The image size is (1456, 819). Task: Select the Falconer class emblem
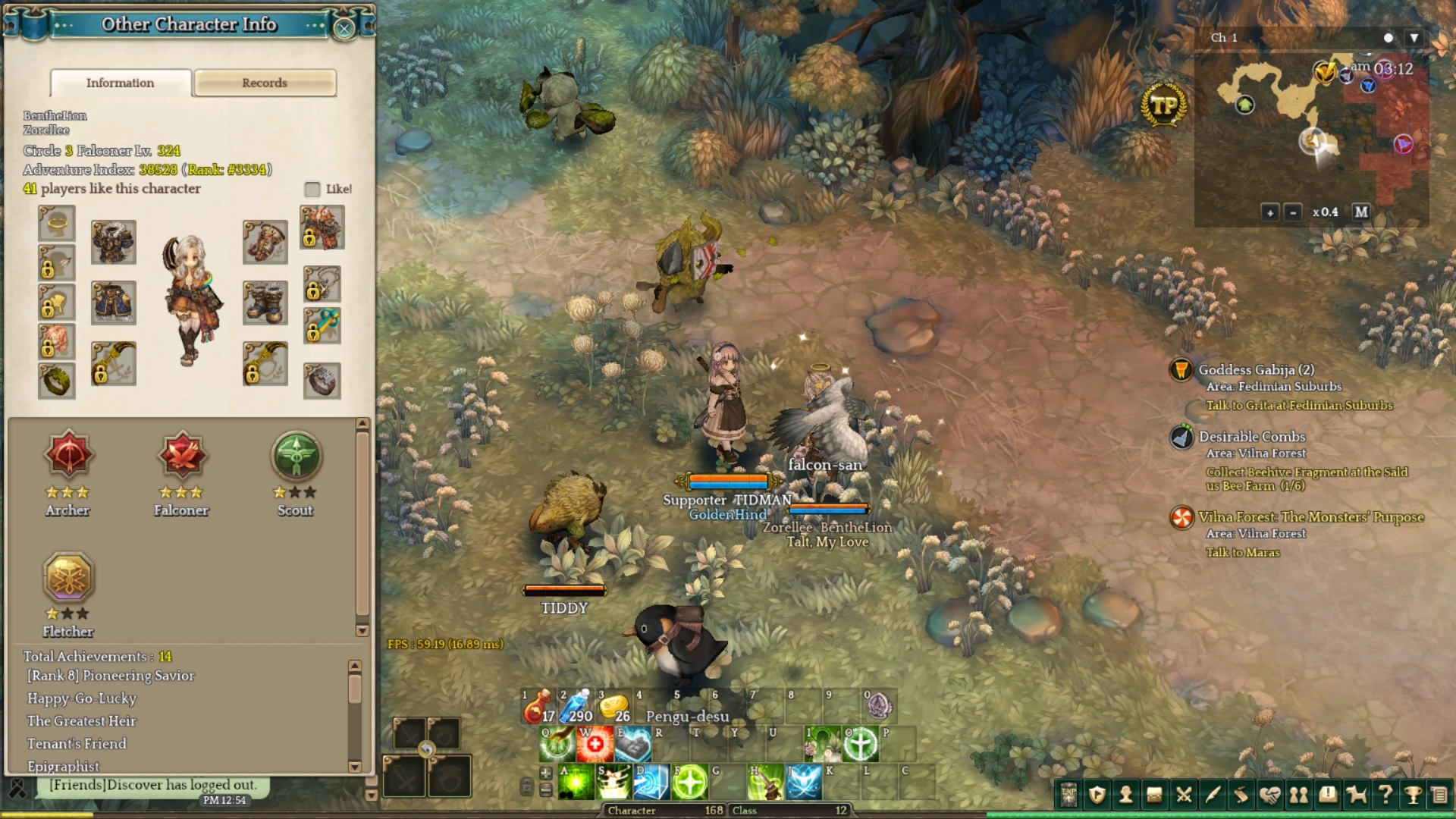(182, 457)
